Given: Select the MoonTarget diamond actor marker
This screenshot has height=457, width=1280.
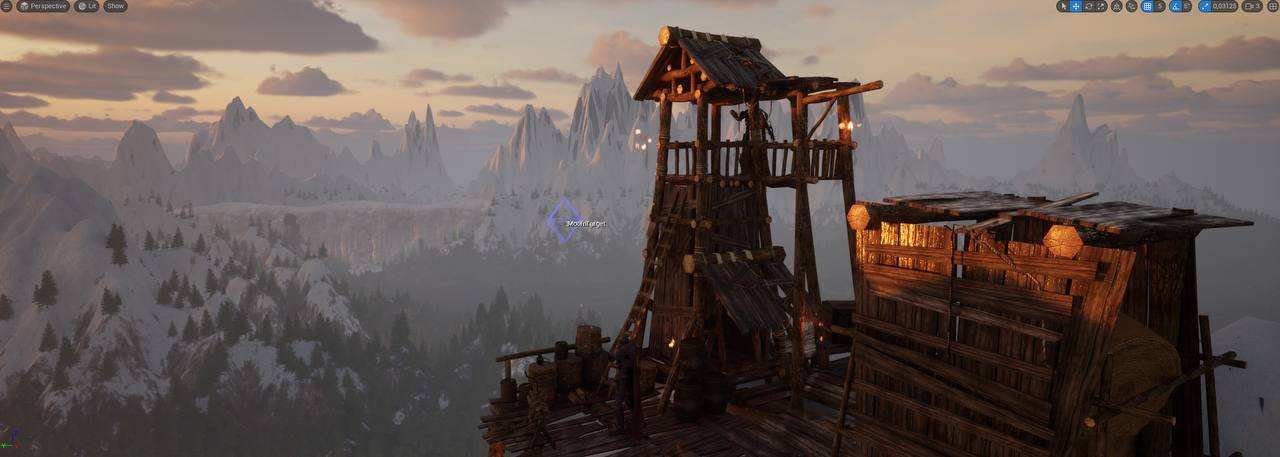Looking at the screenshot, I should pos(563,219).
